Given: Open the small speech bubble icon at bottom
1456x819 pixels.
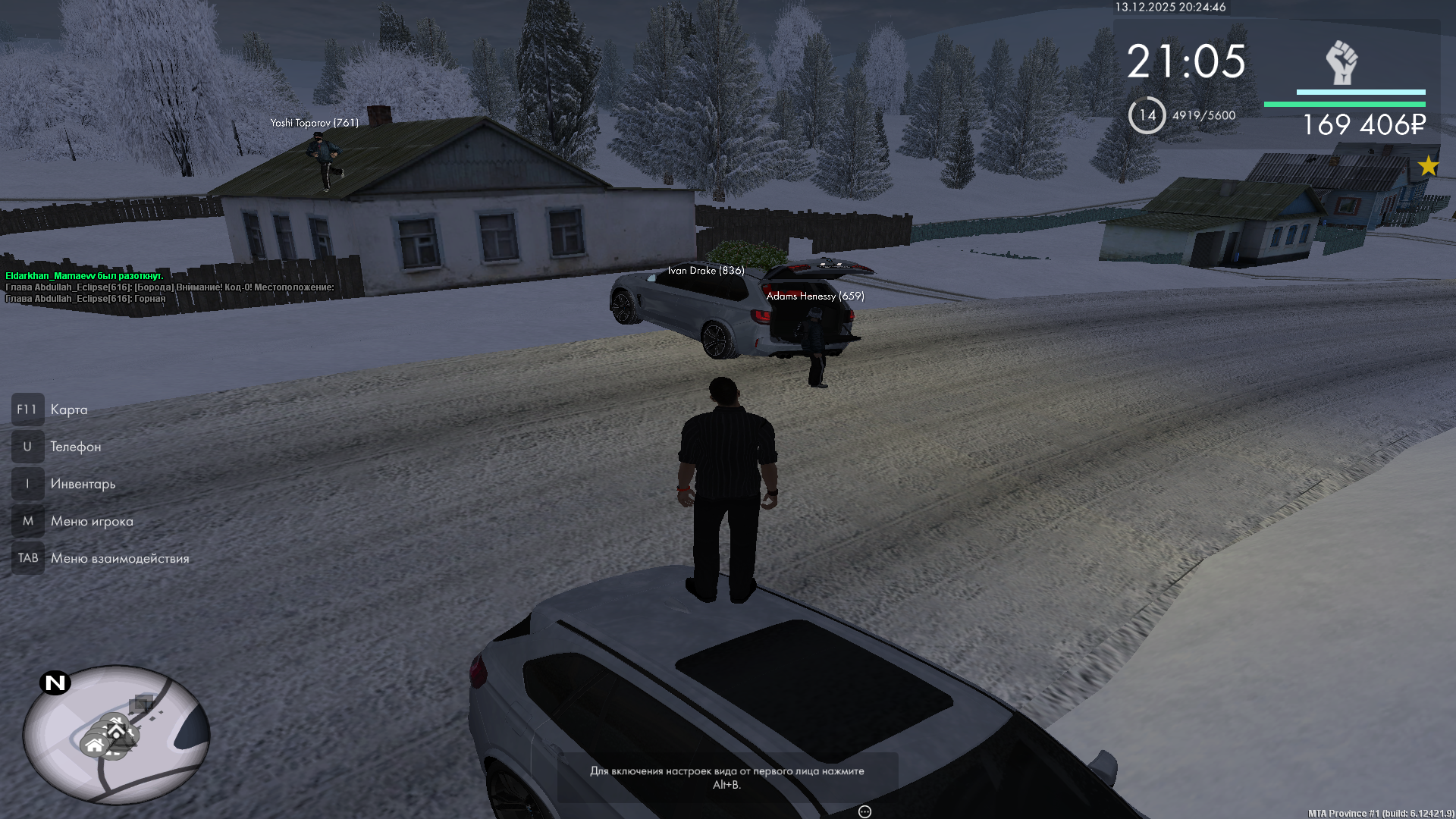Looking at the screenshot, I should pos(864,812).
